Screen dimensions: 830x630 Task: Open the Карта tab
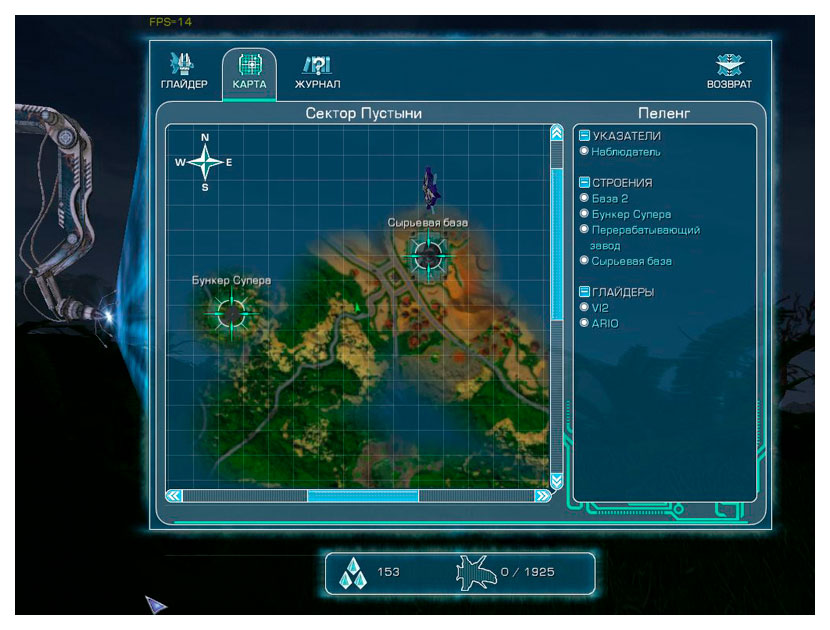[x=249, y=73]
